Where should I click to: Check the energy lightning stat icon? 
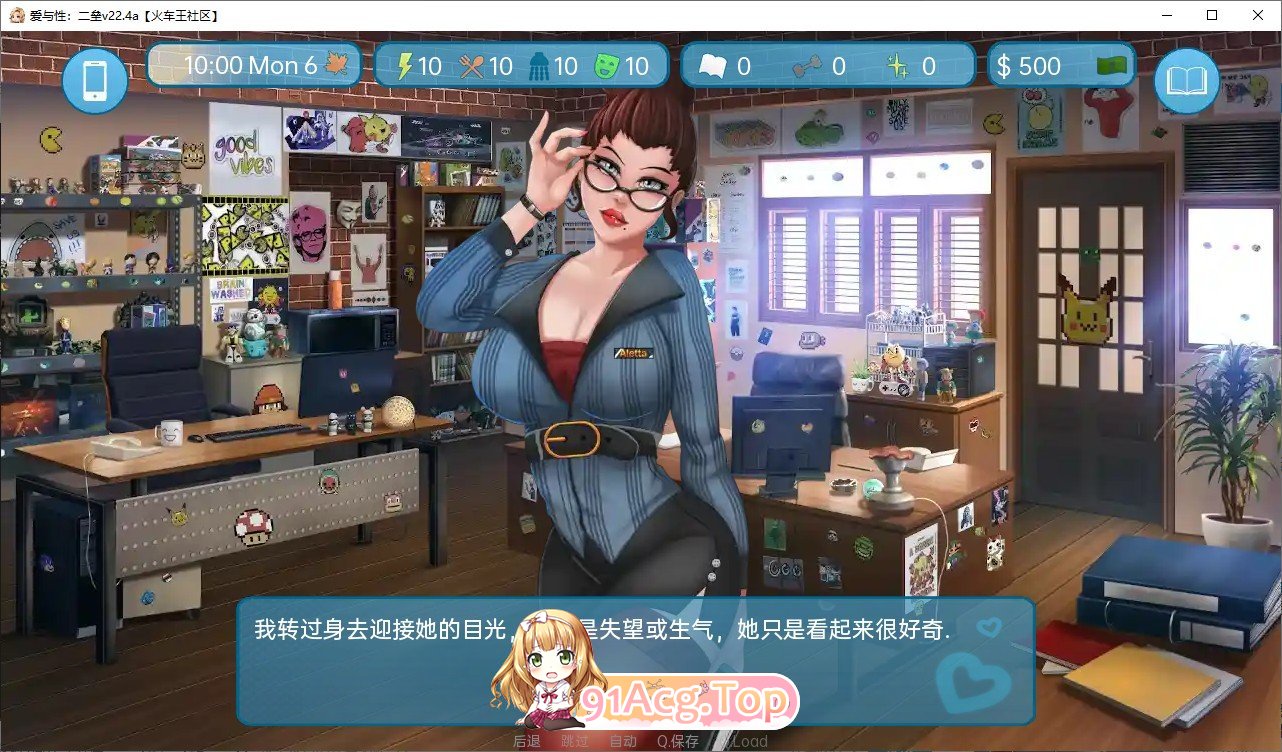(x=408, y=64)
